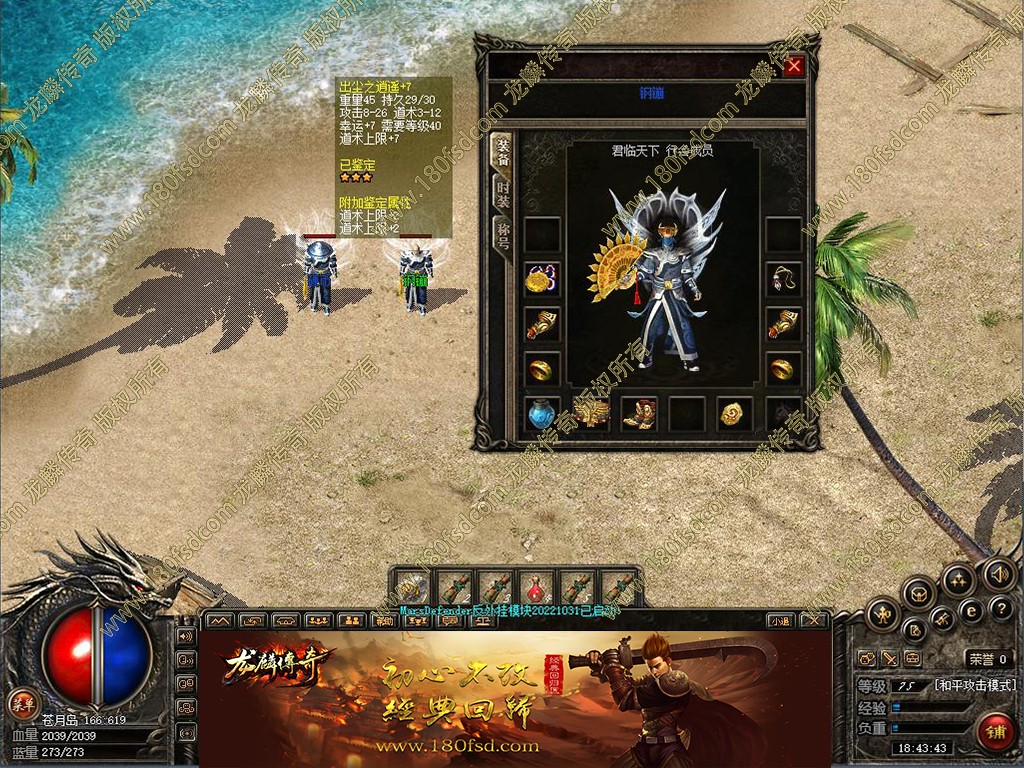
Task: Close the character equipment window
Action: tap(794, 66)
